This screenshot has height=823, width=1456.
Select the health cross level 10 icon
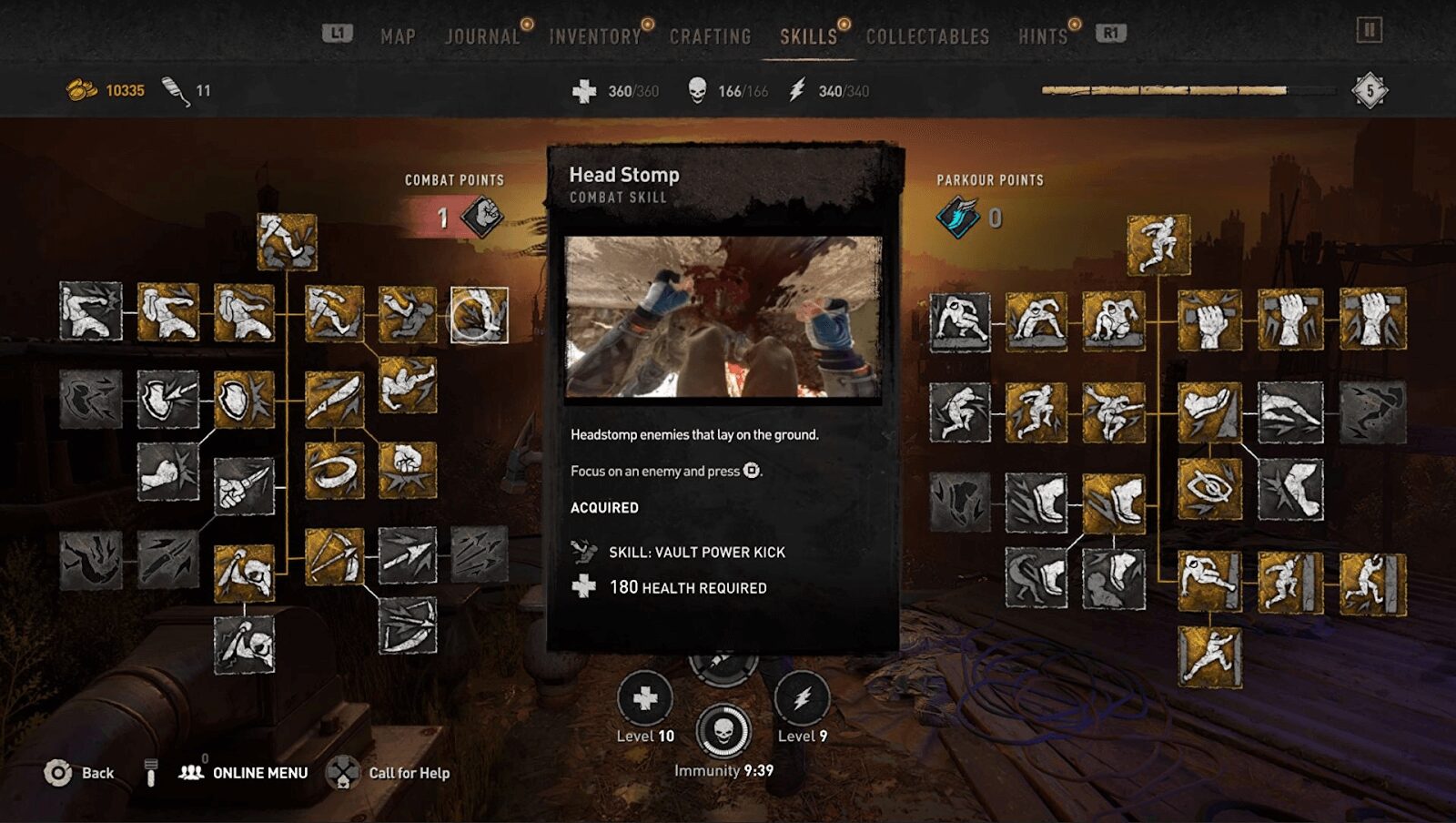[645, 698]
